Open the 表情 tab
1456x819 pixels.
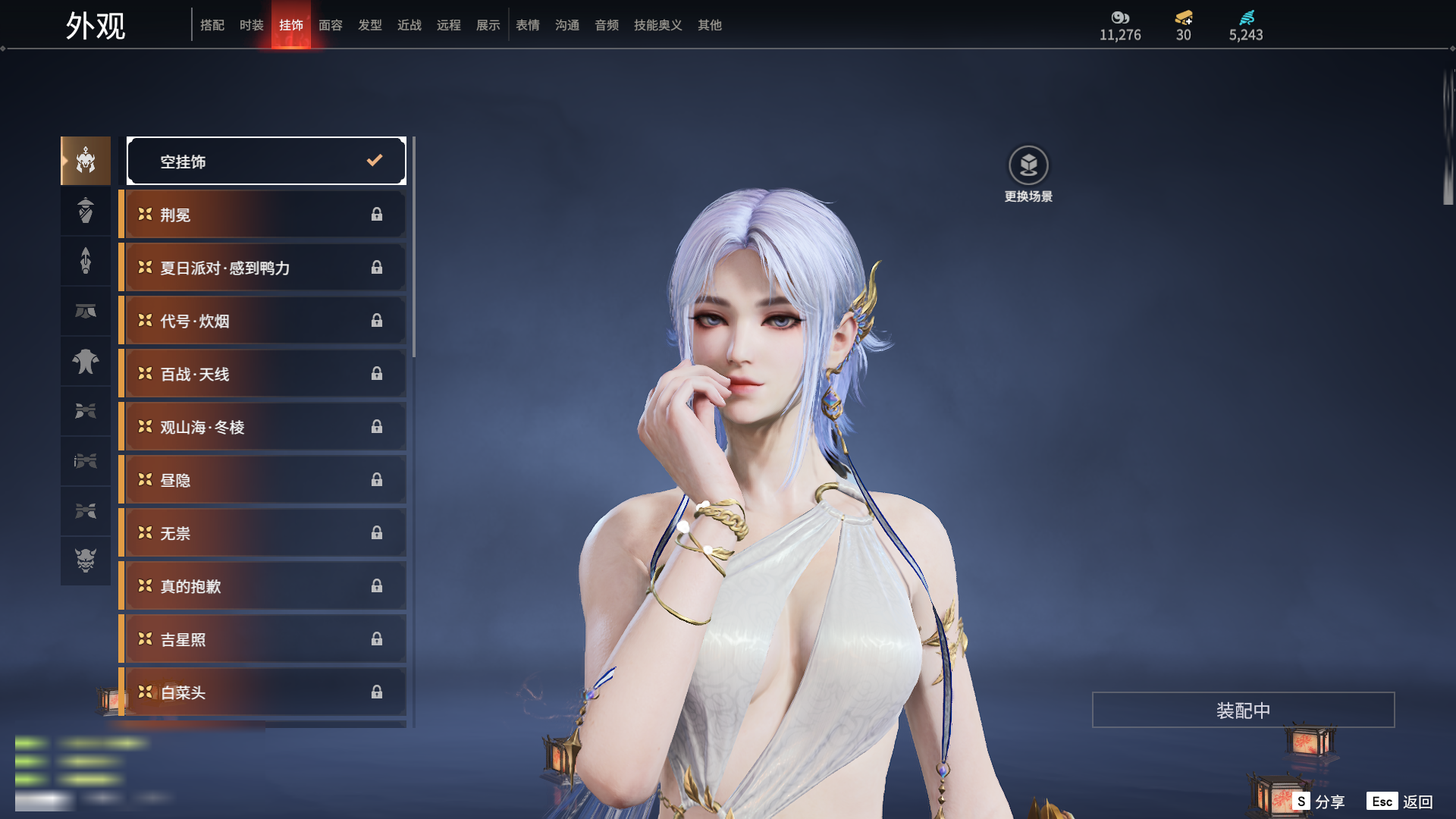(527, 25)
